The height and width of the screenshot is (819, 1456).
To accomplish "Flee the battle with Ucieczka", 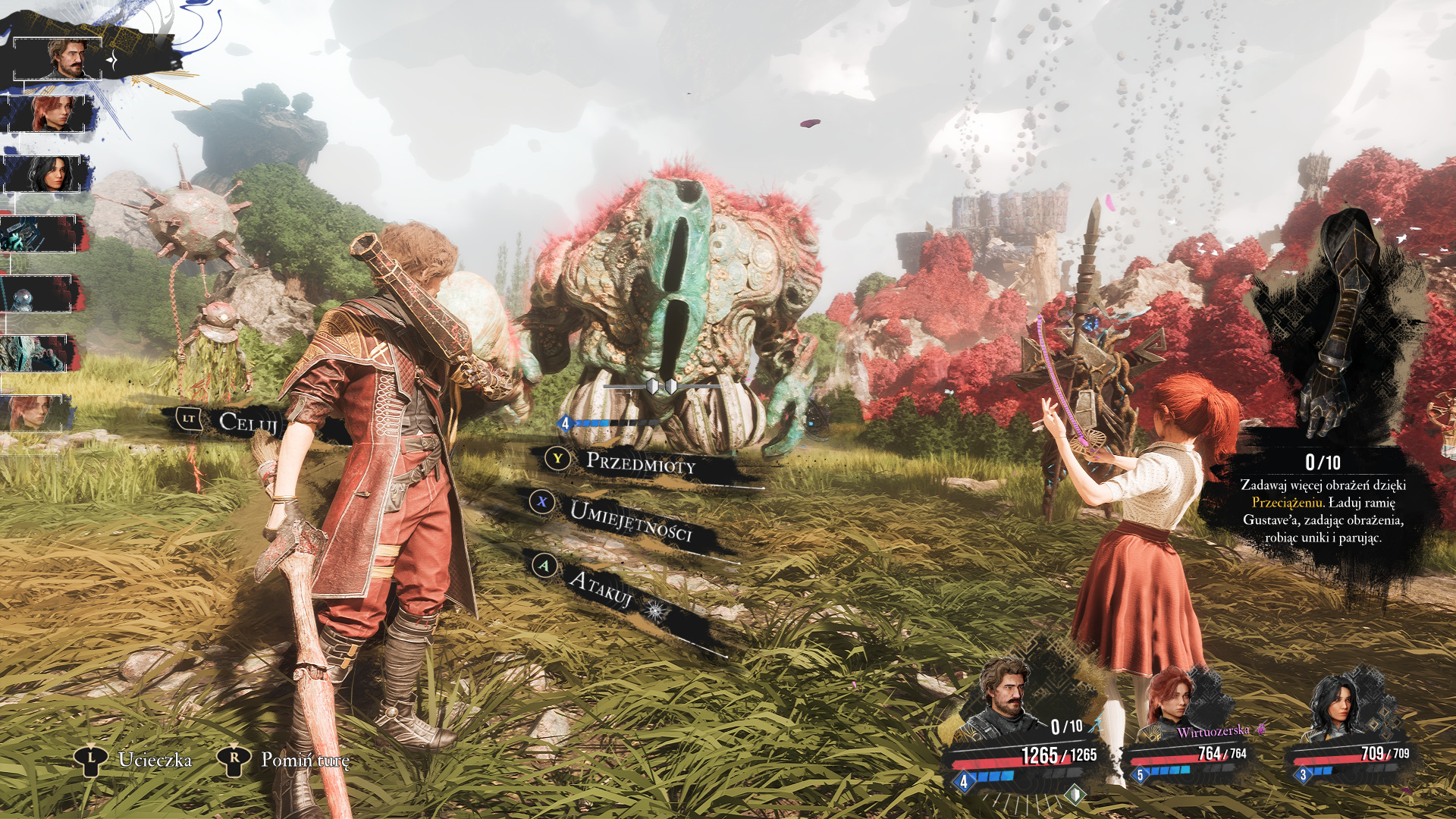I will [x=154, y=760].
